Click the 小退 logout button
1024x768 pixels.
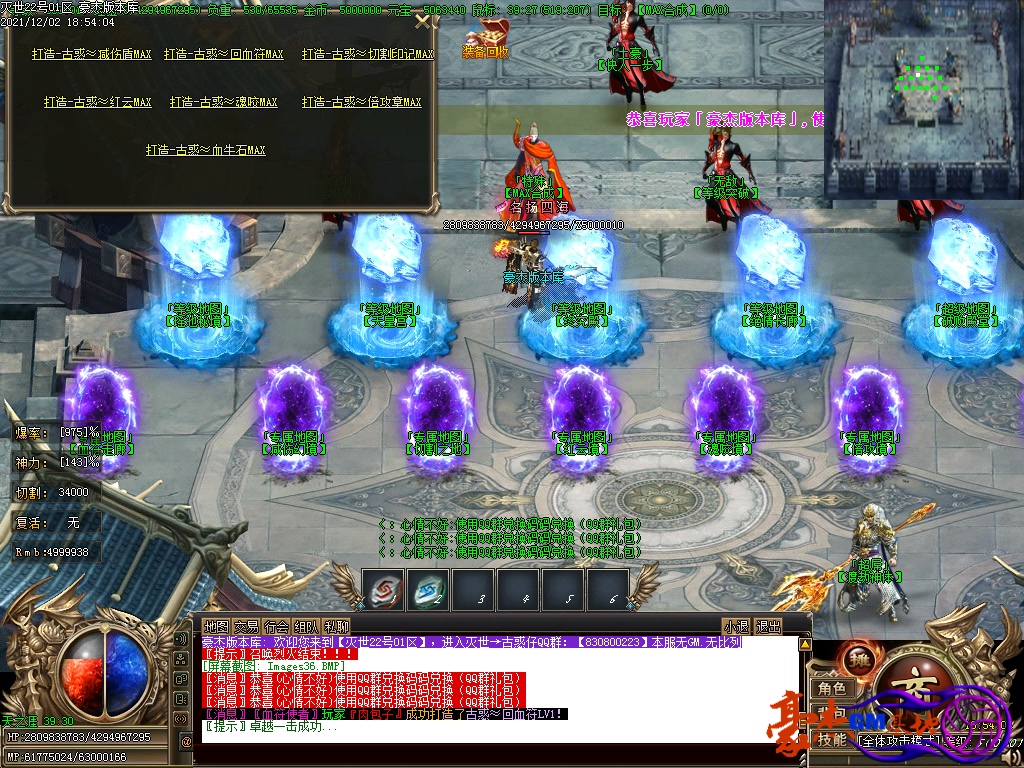coord(737,626)
